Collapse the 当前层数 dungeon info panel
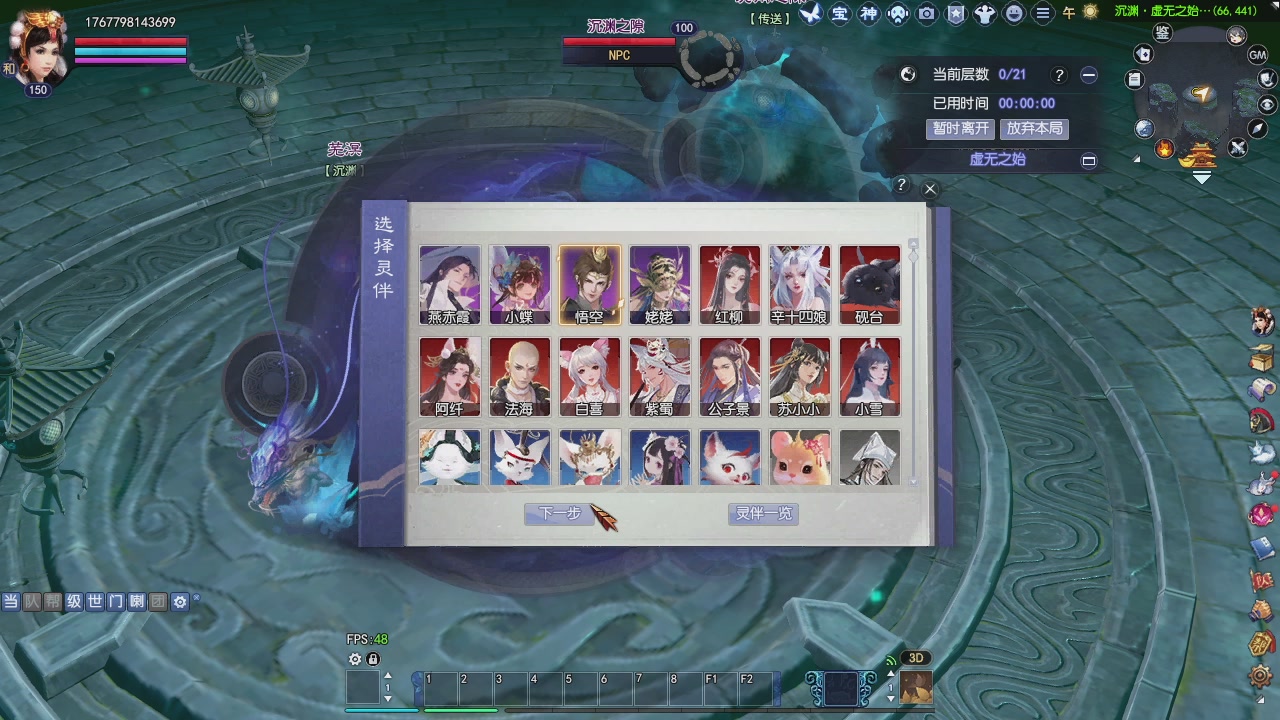1280x720 pixels. pyautogui.click(x=1089, y=74)
